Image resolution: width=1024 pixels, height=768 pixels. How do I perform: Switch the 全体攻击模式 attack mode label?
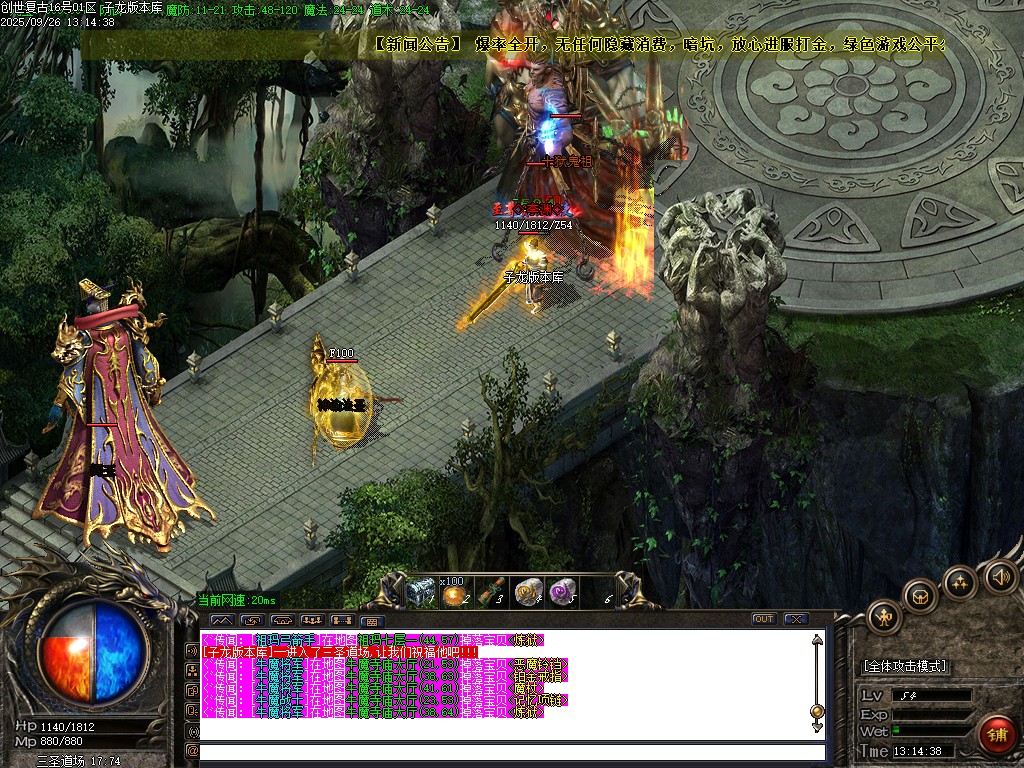[905, 666]
